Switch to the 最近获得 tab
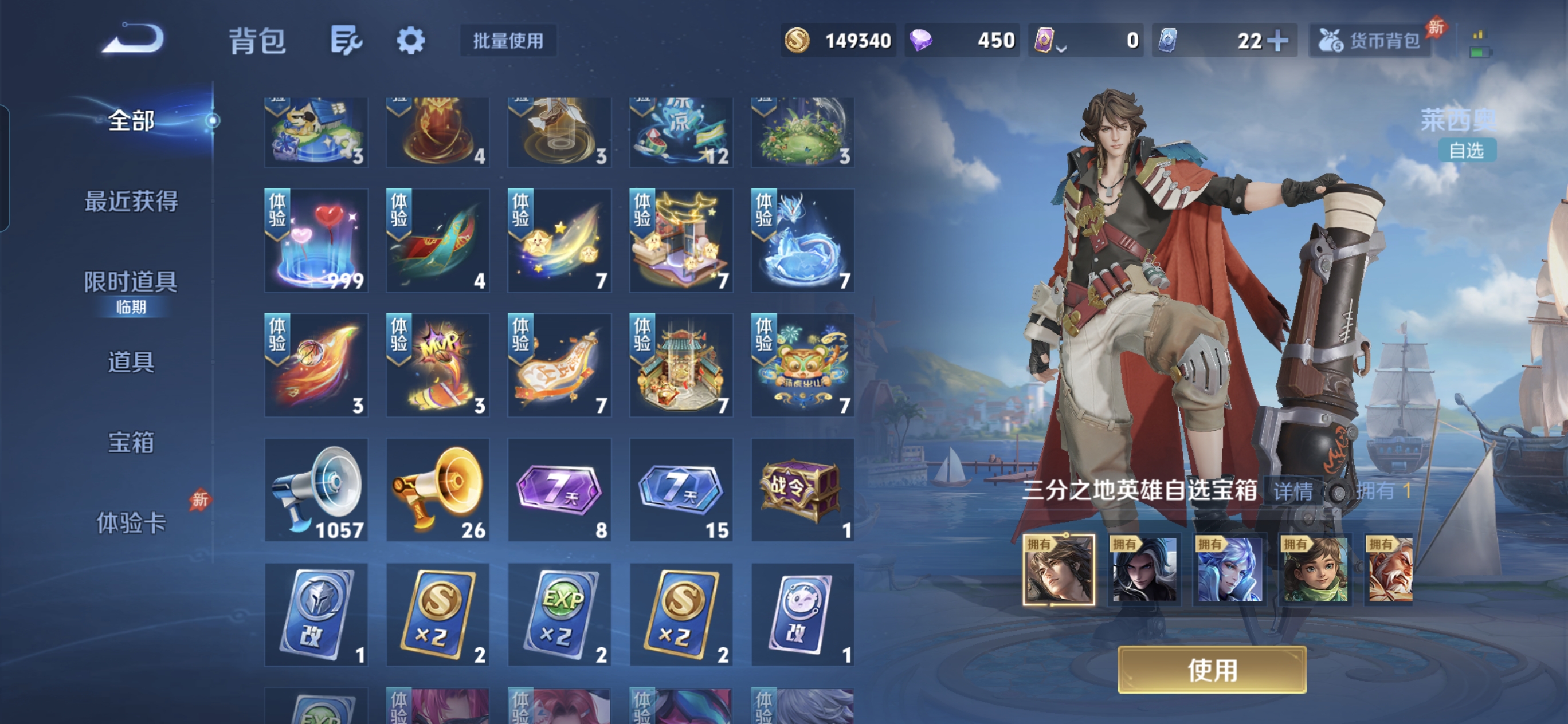The image size is (1568, 724). pyautogui.click(x=131, y=201)
